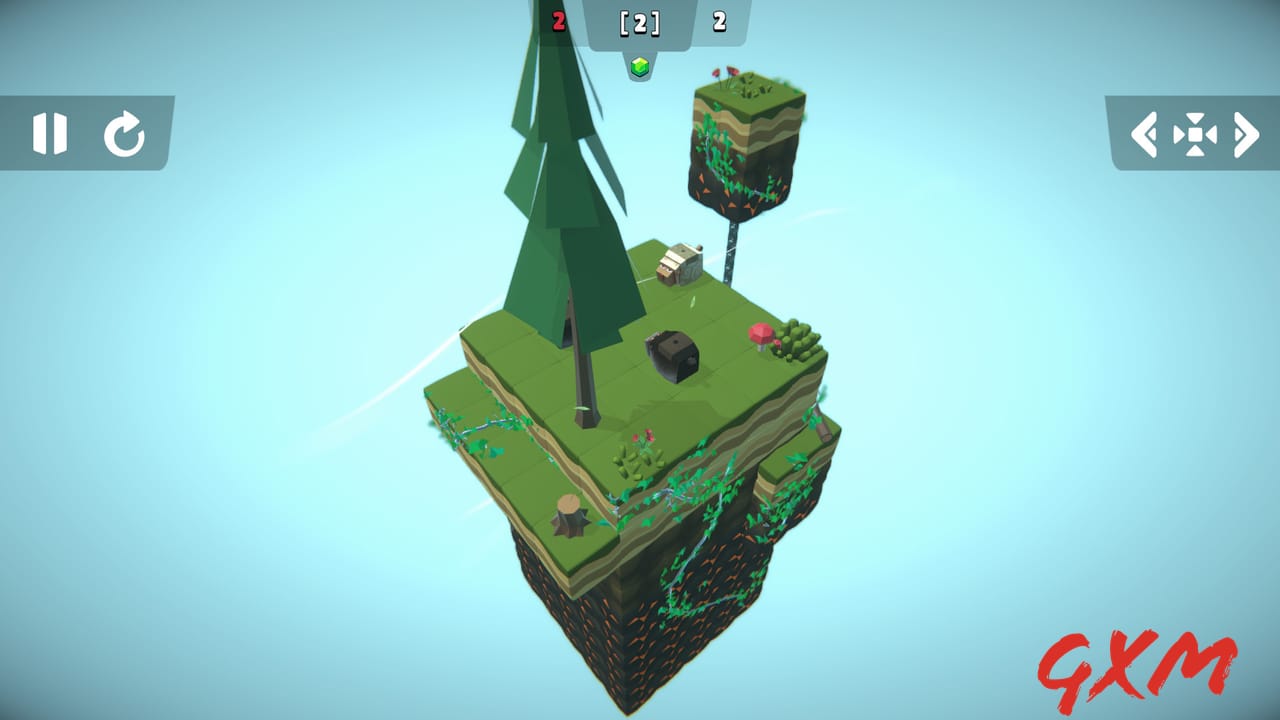Restart the current level
1280x720 pixels.
click(122, 134)
